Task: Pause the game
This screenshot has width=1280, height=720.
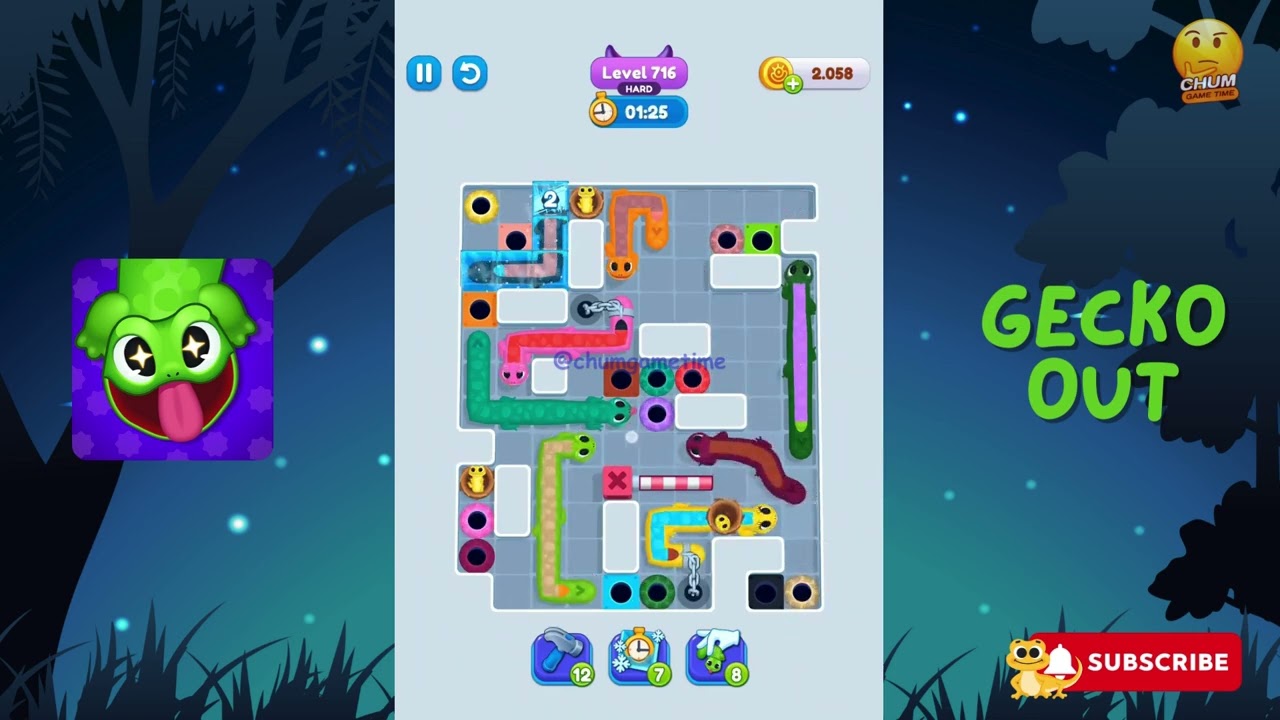Action: coord(423,73)
